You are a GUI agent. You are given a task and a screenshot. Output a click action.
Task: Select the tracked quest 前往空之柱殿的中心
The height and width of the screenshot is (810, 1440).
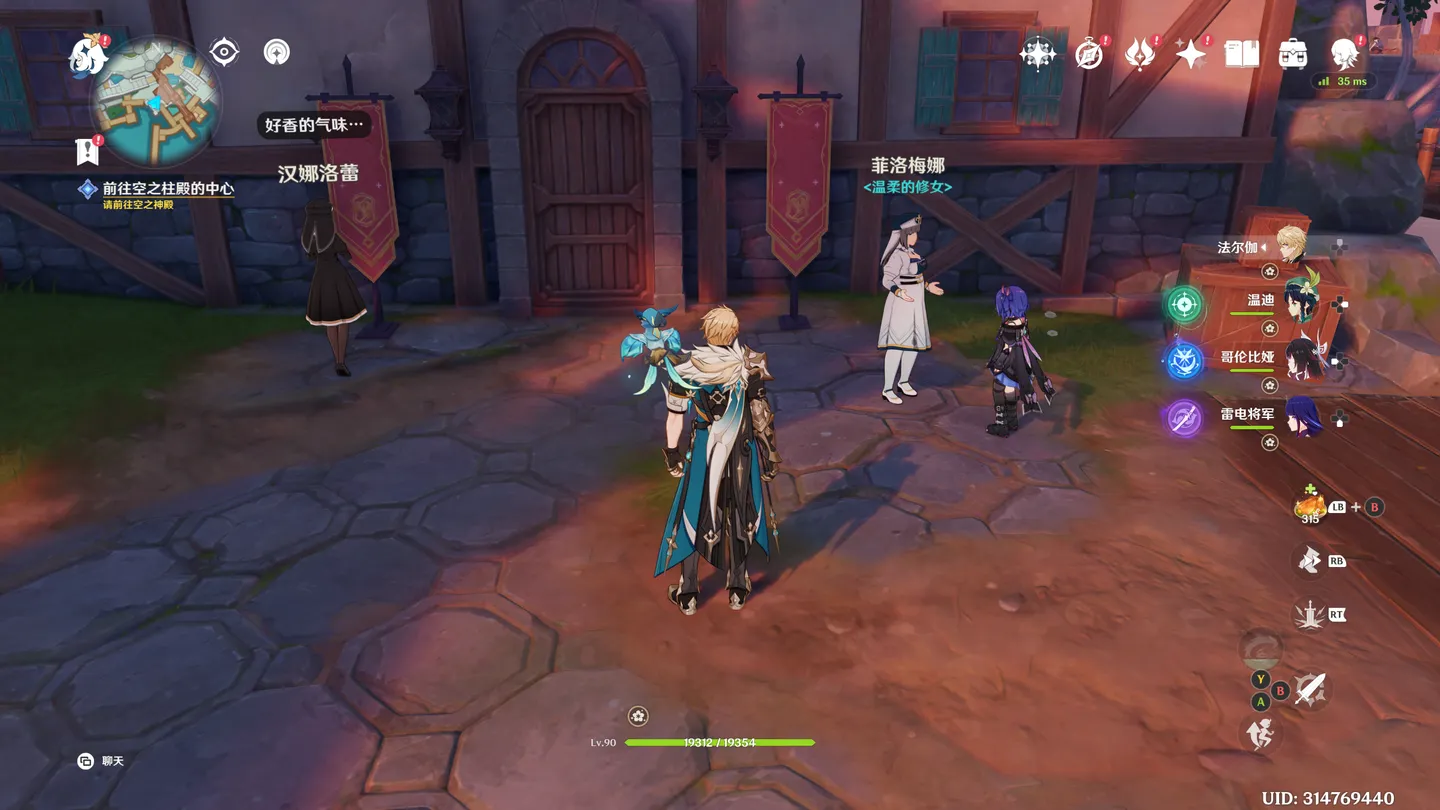click(167, 188)
